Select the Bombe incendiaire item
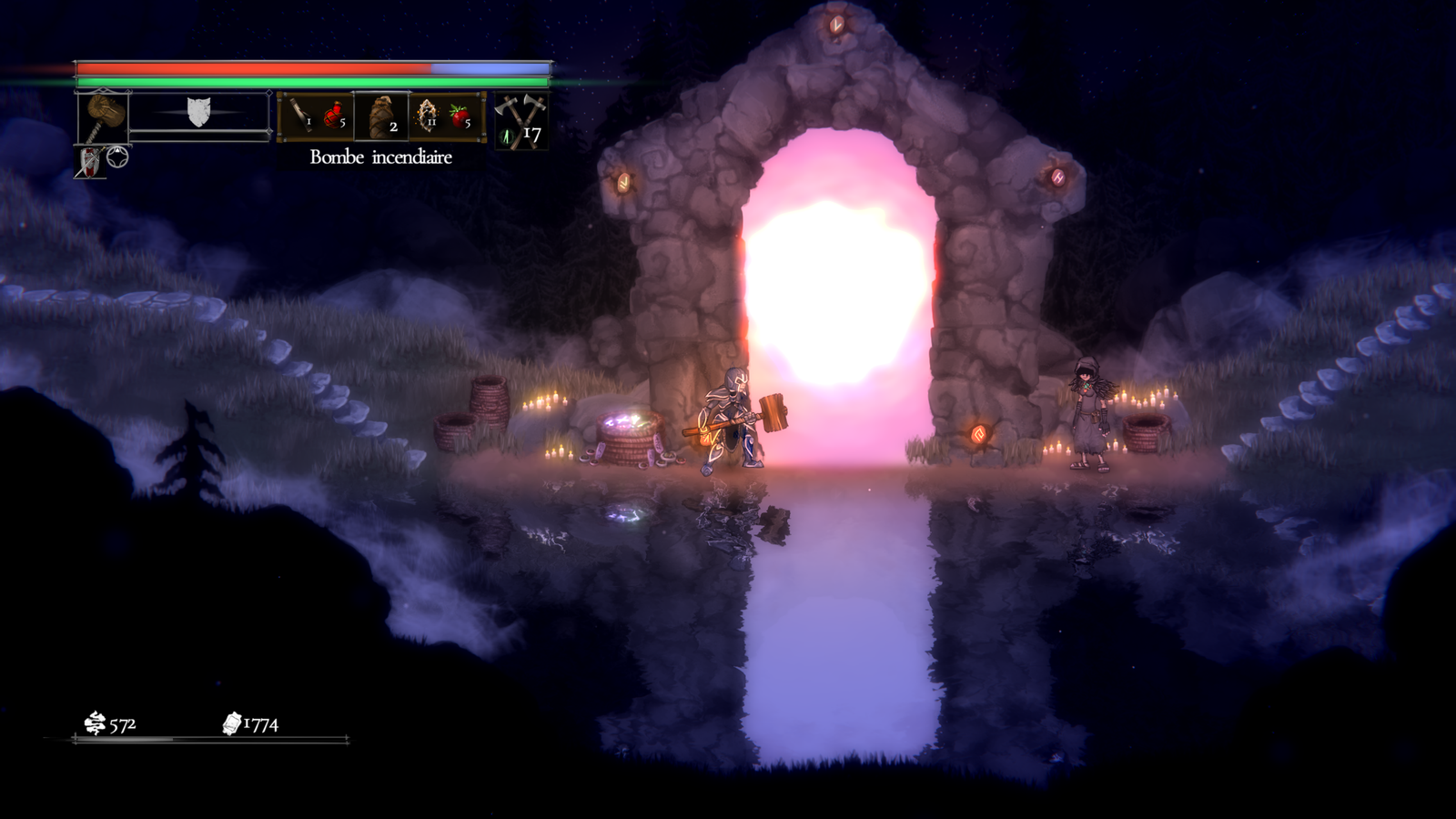Image resolution: width=1456 pixels, height=819 pixels. (x=380, y=116)
